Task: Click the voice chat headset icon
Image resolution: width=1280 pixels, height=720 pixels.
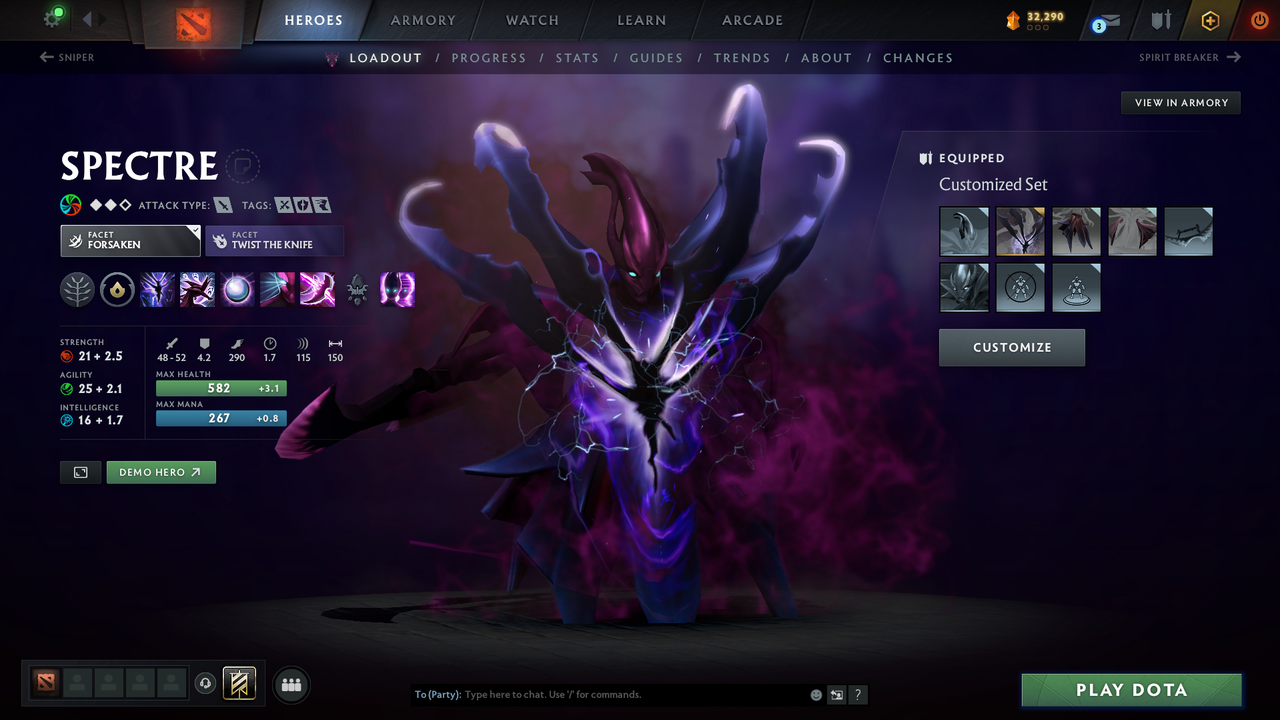Action: click(x=204, y=684)
